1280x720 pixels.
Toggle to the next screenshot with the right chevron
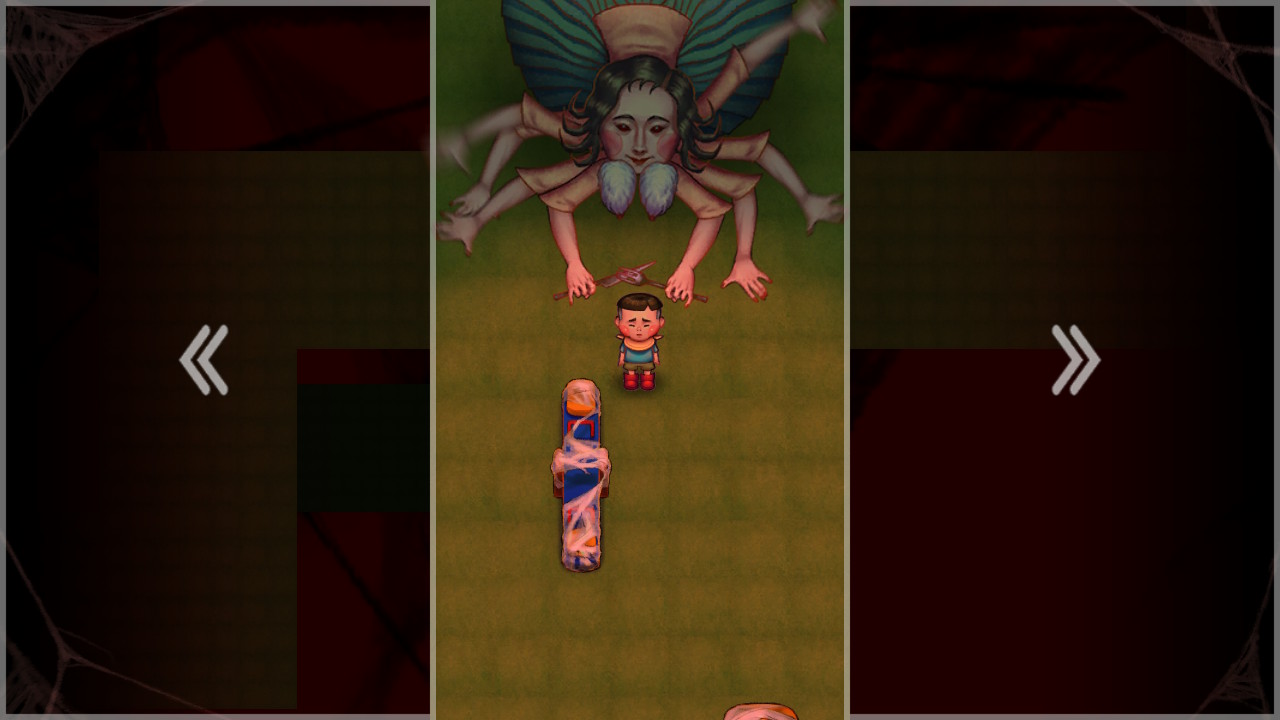1075,358
